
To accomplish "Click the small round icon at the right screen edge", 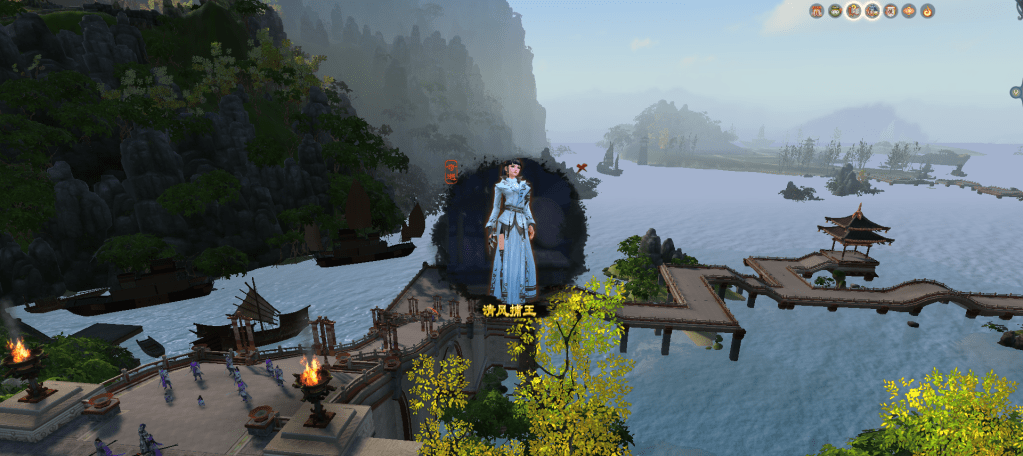I will [1016, 92].
